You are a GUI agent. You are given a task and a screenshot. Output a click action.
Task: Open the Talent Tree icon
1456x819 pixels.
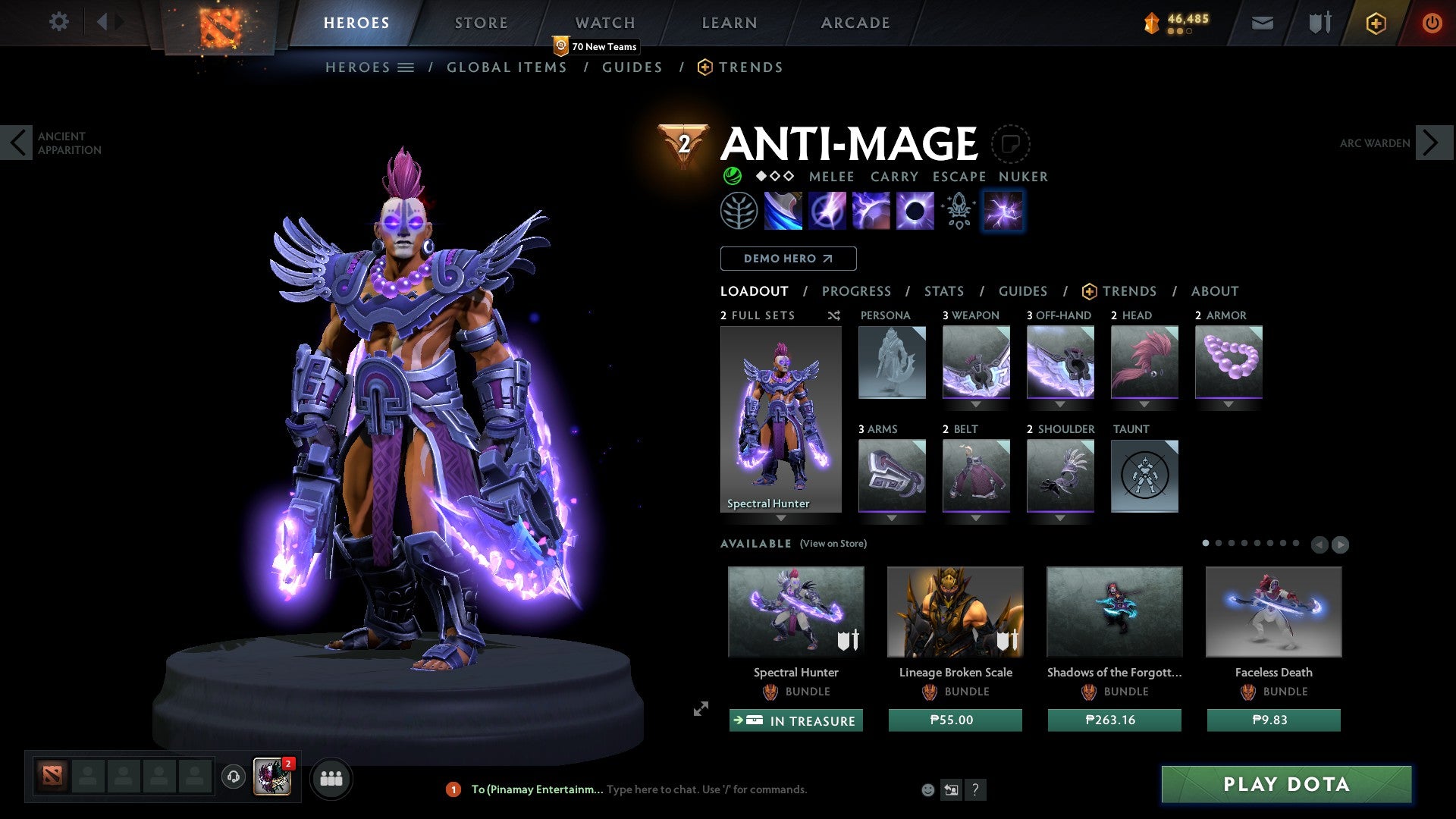point(738,211)
